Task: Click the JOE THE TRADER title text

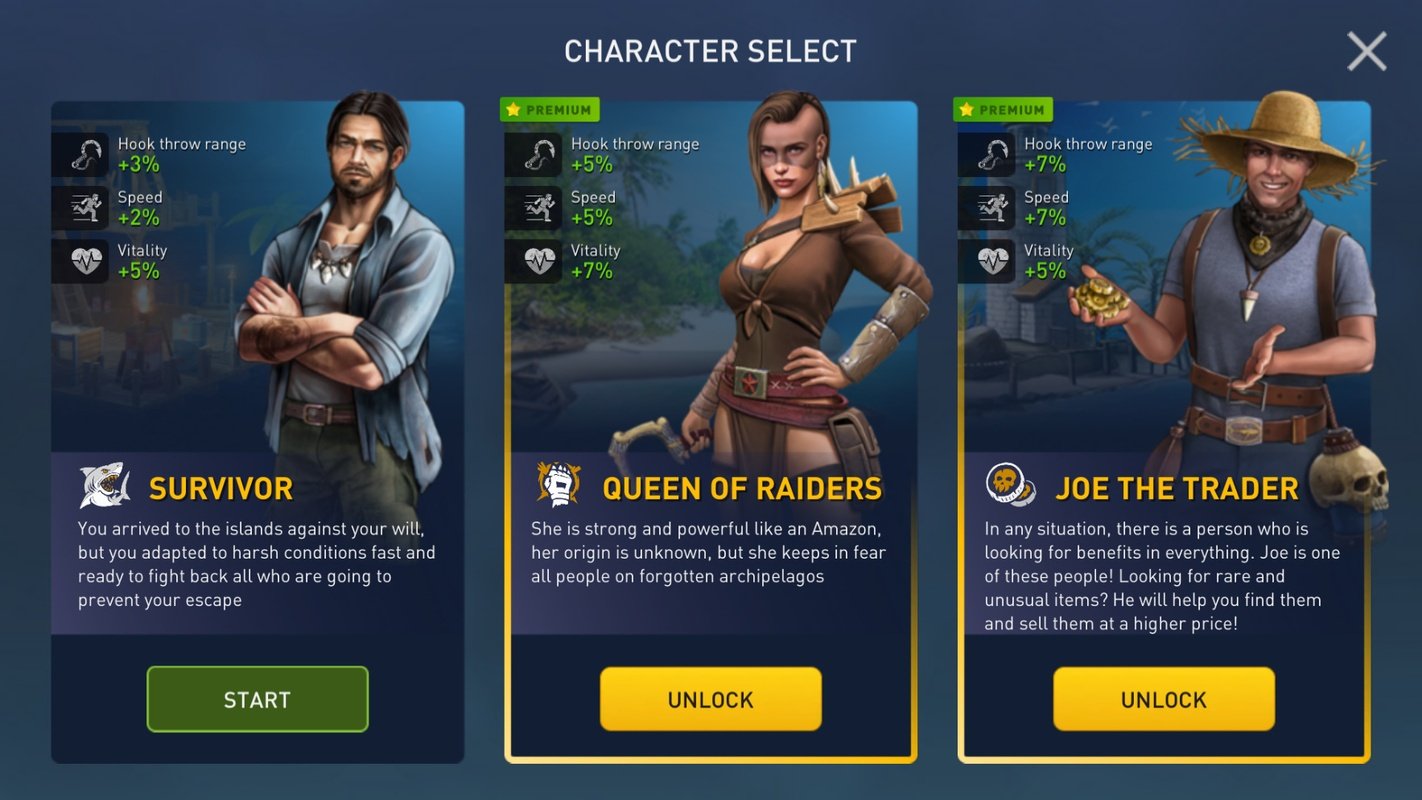Action: tap(1177, 487)
